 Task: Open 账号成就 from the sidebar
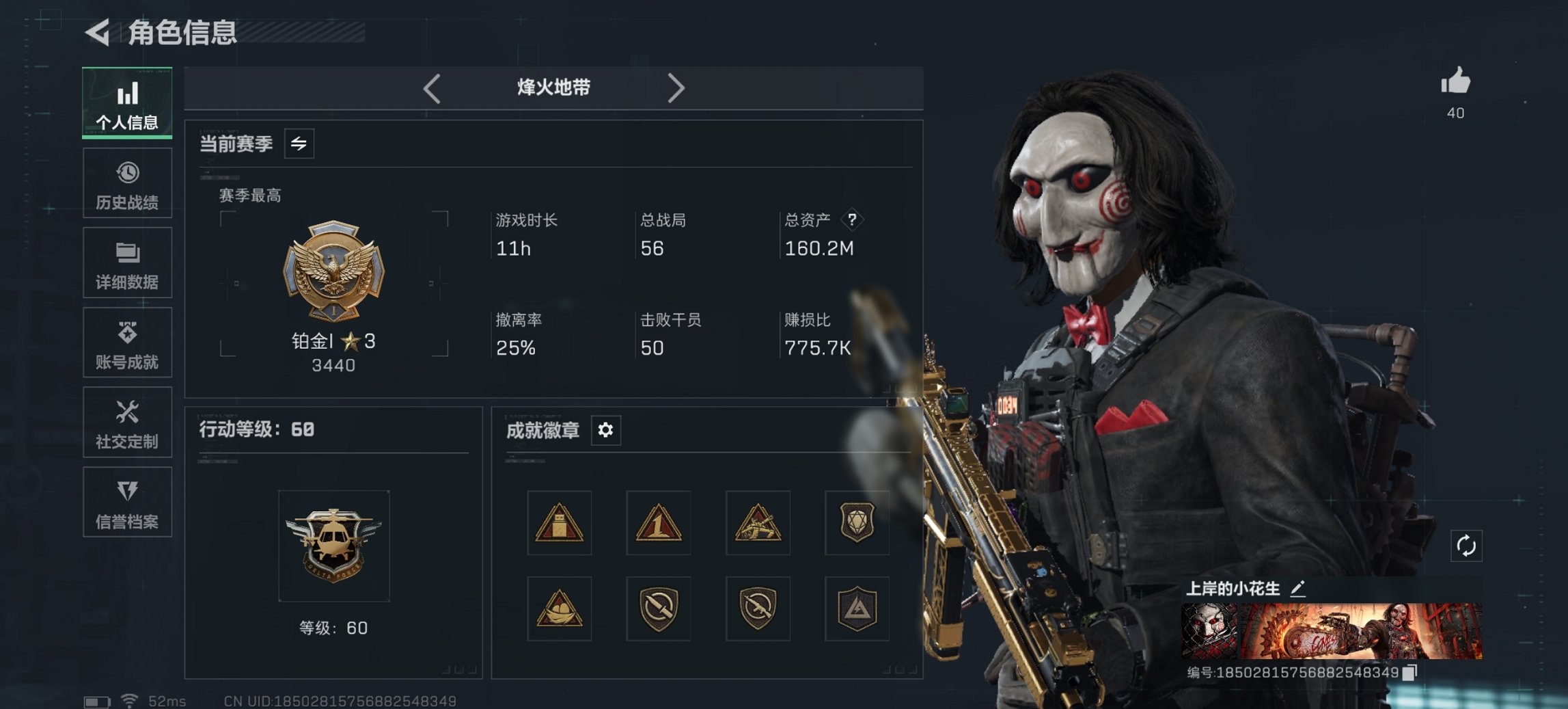tap(127, 342)
